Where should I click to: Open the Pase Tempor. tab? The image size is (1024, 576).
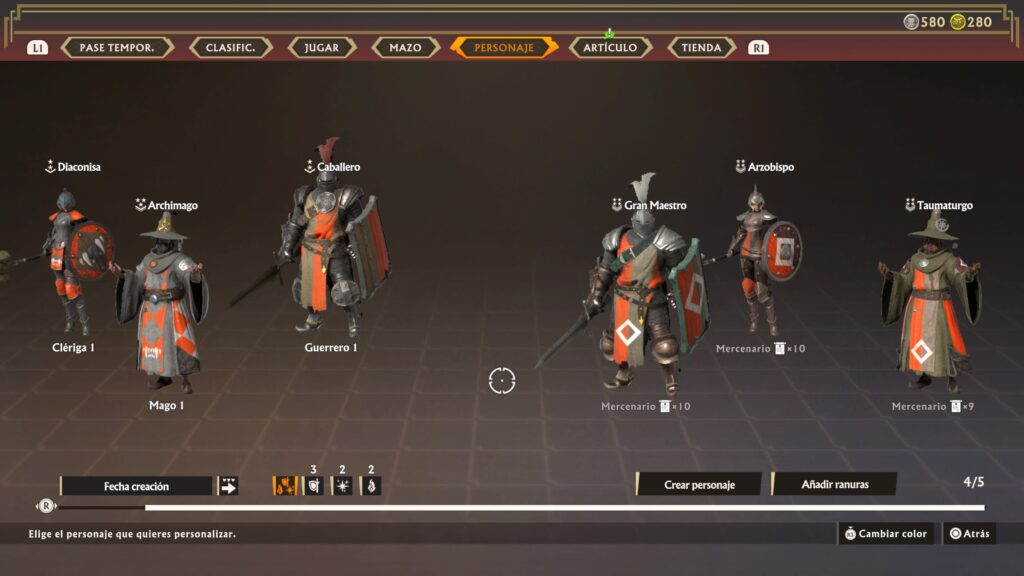(x=117, y=47)
